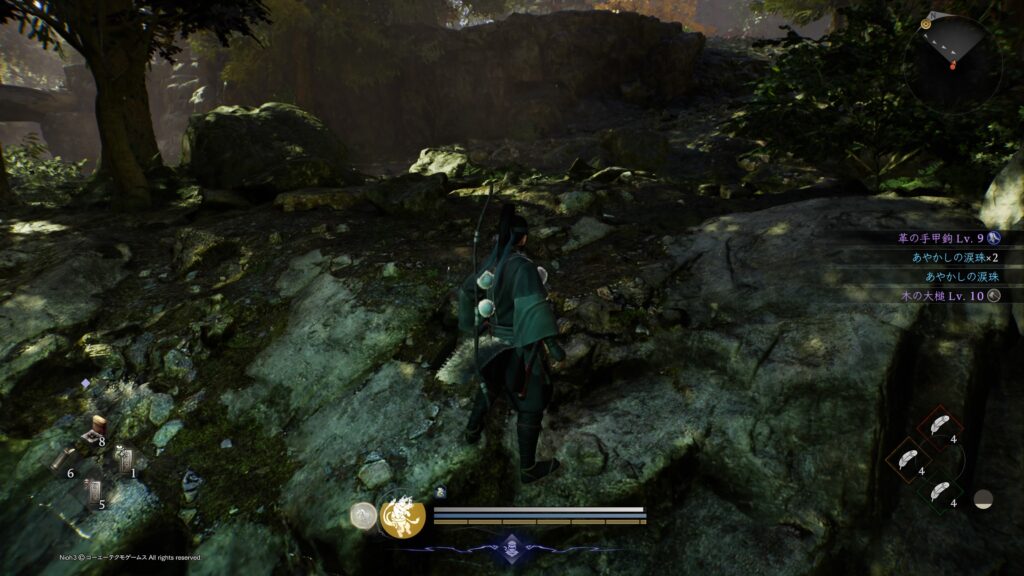
Task: Activate the orange-bordered feather slot
Action: [907, 461]
